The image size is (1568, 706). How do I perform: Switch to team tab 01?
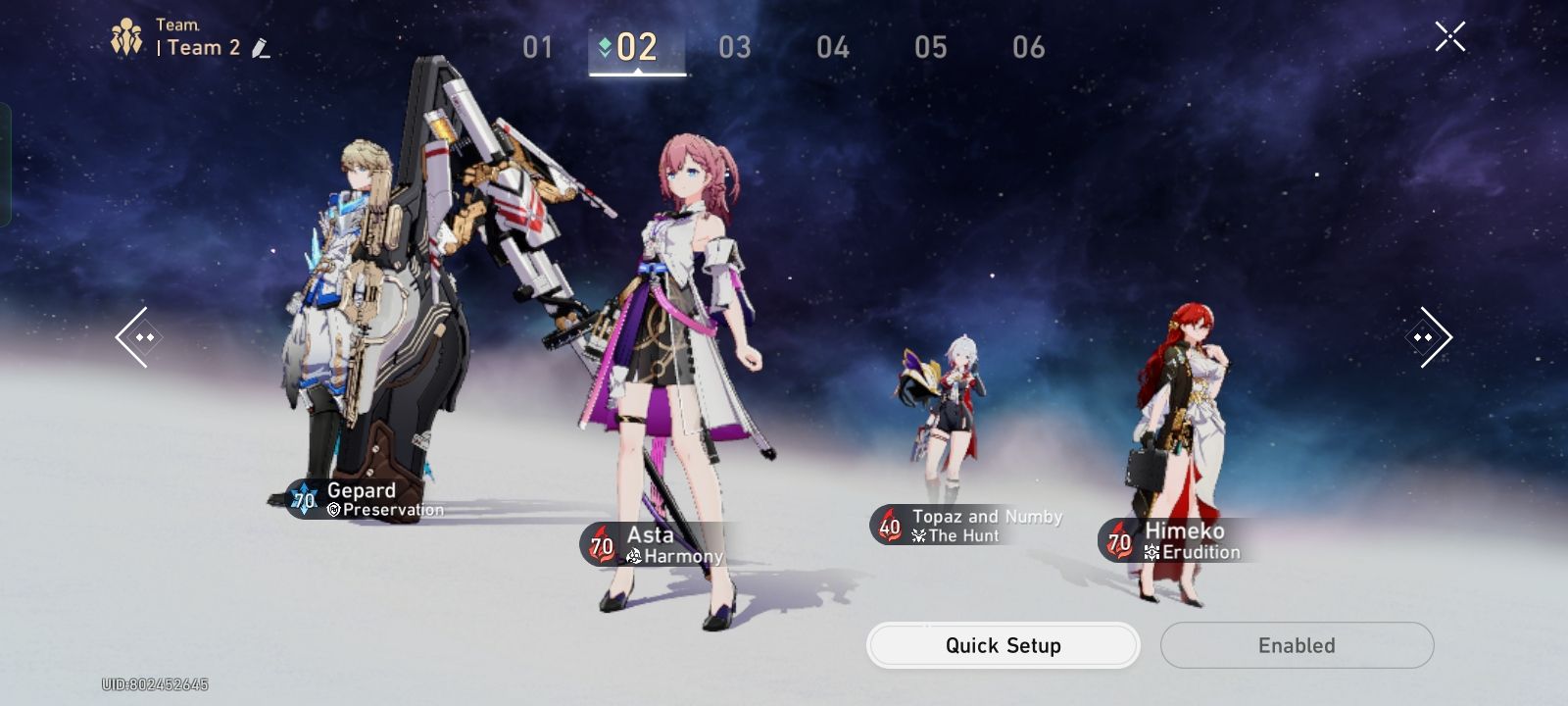[537, 46]
